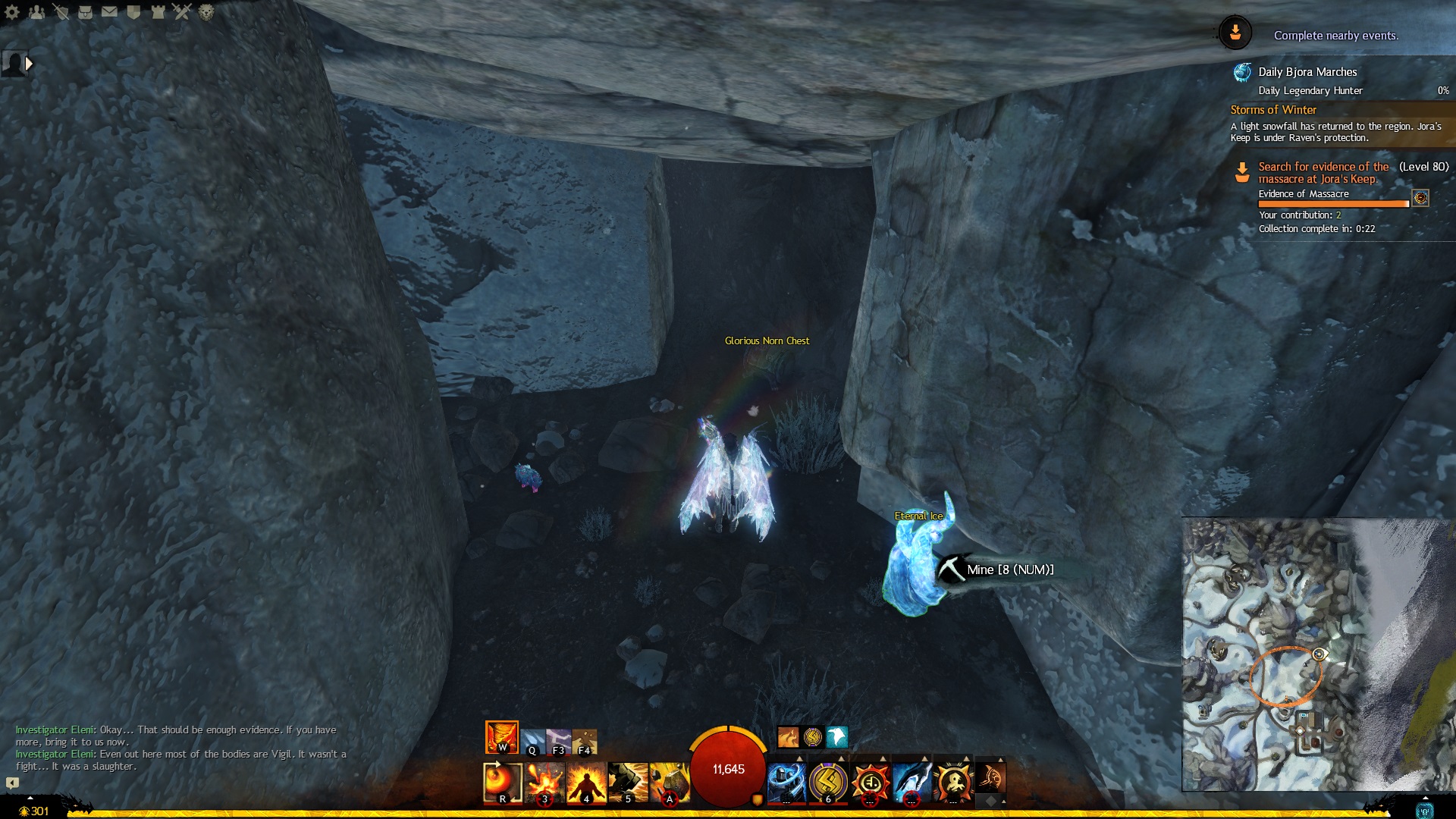Open the World vs World castle icon
Screen dimensions: 1456x819
(158, 12)
